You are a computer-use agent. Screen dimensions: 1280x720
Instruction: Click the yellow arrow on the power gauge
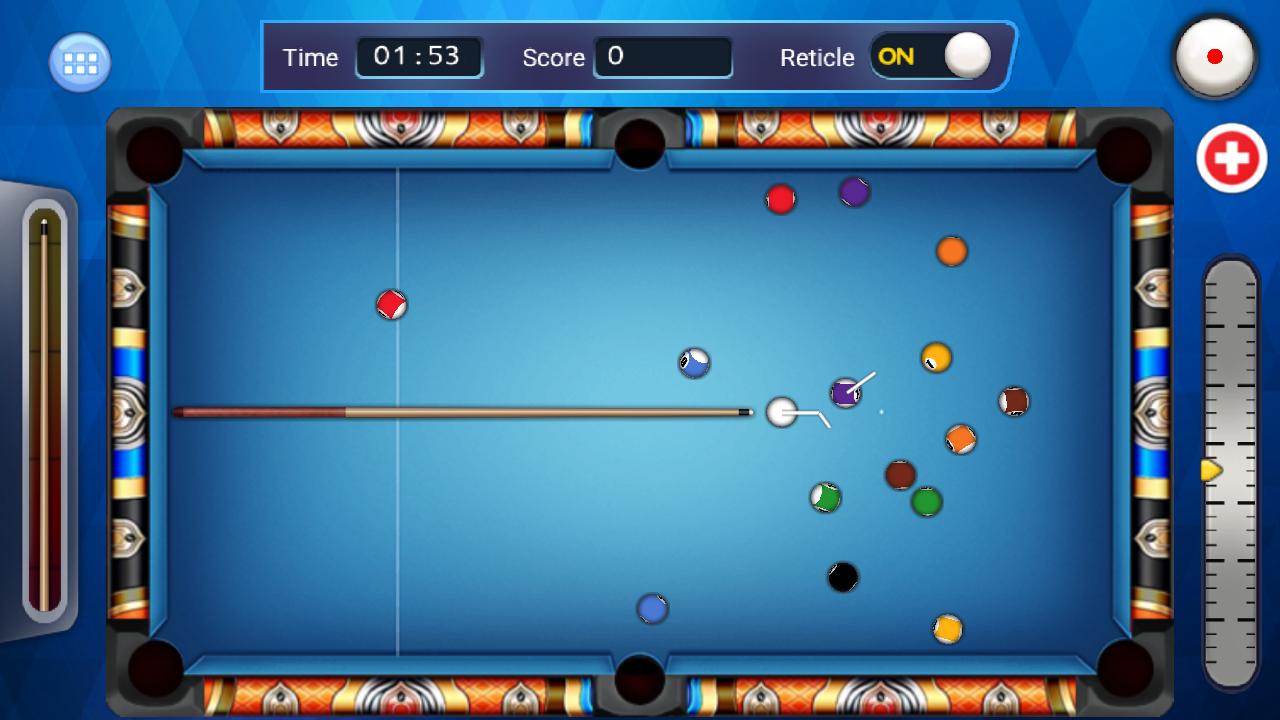pos(1209,468)
